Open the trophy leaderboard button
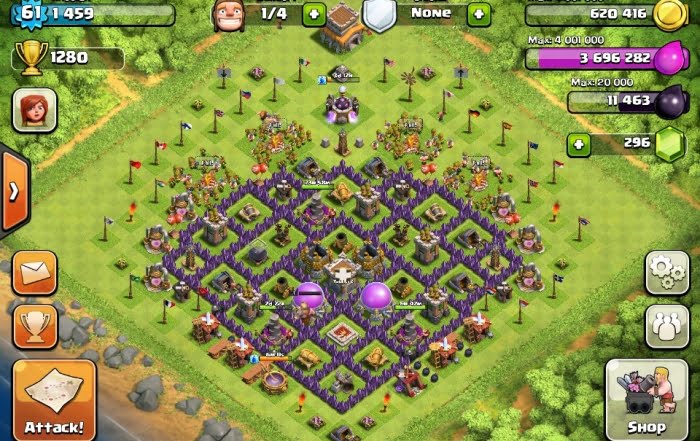 pos(35,325)
